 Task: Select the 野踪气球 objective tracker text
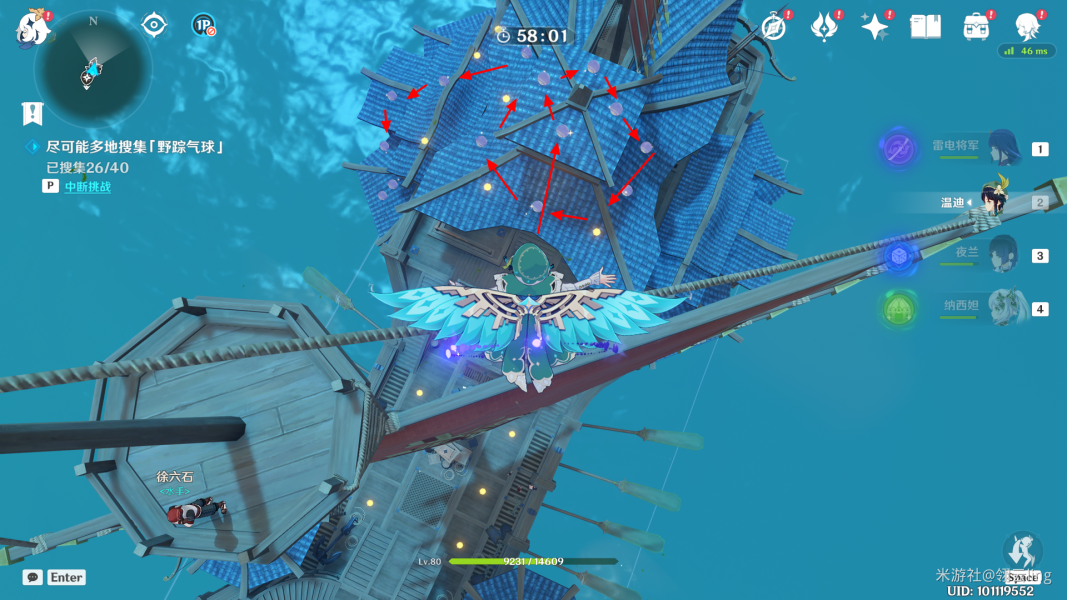(x=134, y=147)
